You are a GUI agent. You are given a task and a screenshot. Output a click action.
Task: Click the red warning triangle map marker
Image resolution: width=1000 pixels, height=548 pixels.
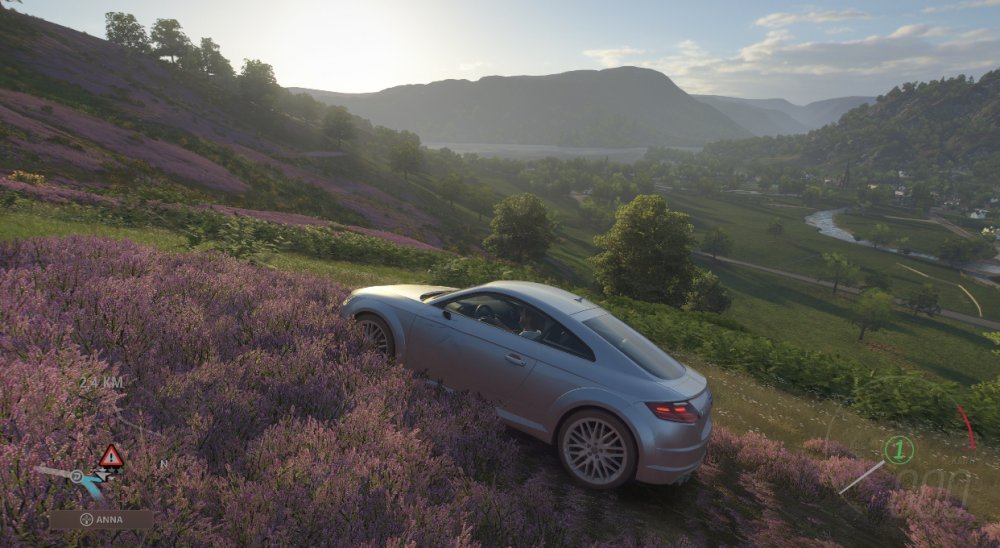pos(111,457)
